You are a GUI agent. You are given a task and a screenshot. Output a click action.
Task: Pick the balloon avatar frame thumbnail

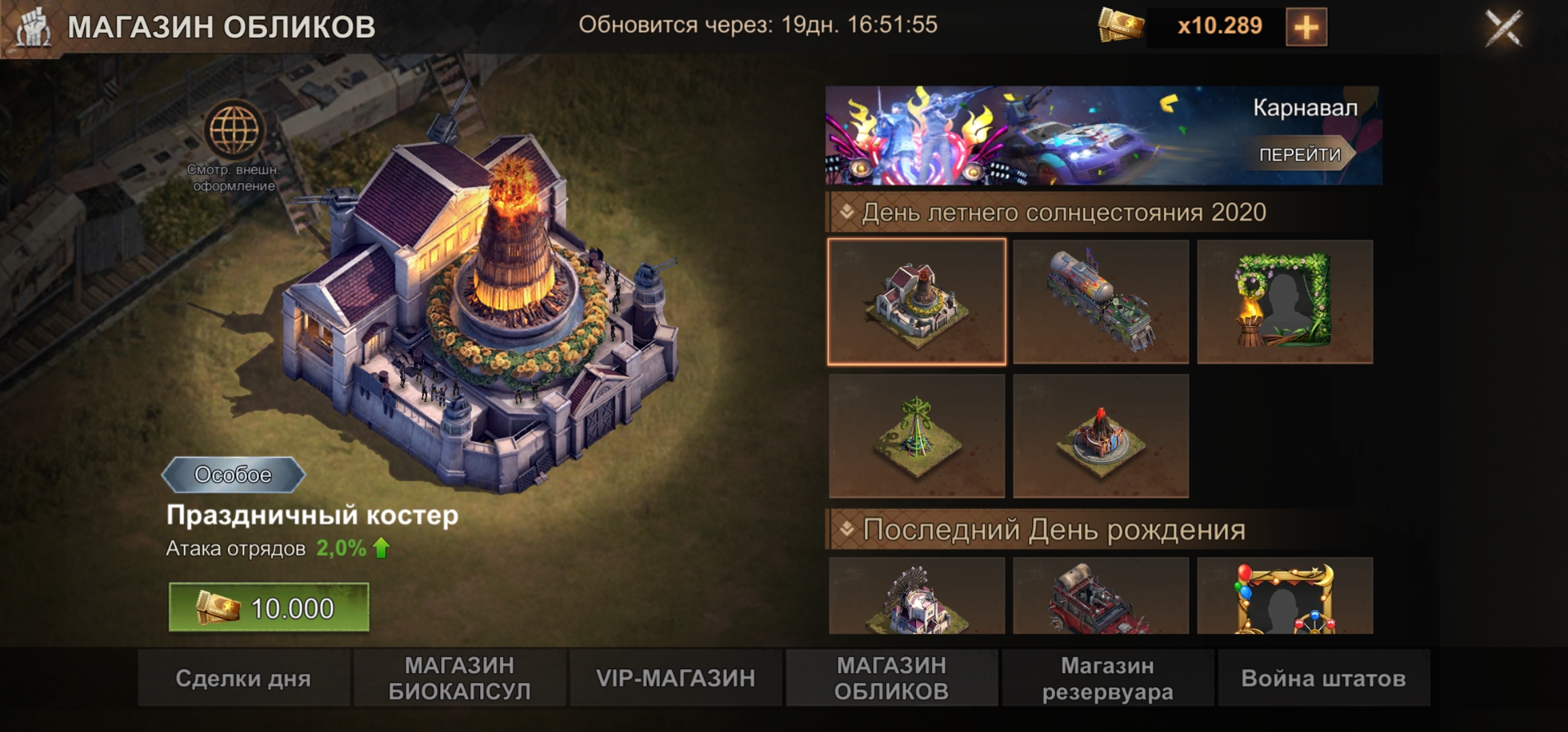click(x=1285, y=596)
